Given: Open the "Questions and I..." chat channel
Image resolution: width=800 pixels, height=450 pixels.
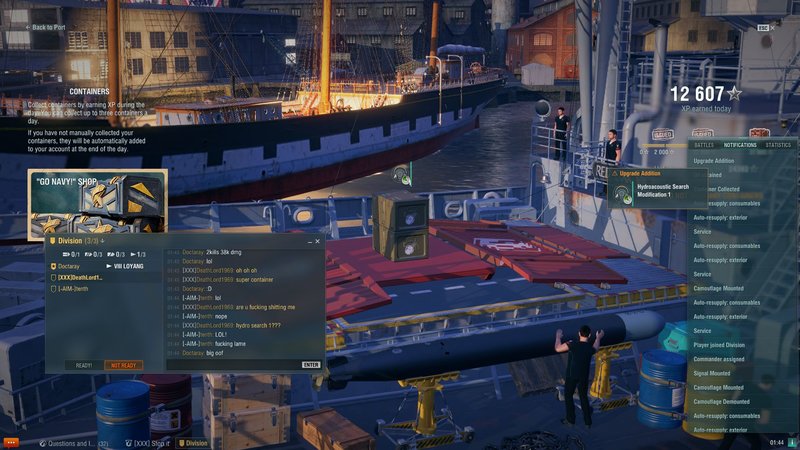Looking at the screenshot, I should point(75,442).
